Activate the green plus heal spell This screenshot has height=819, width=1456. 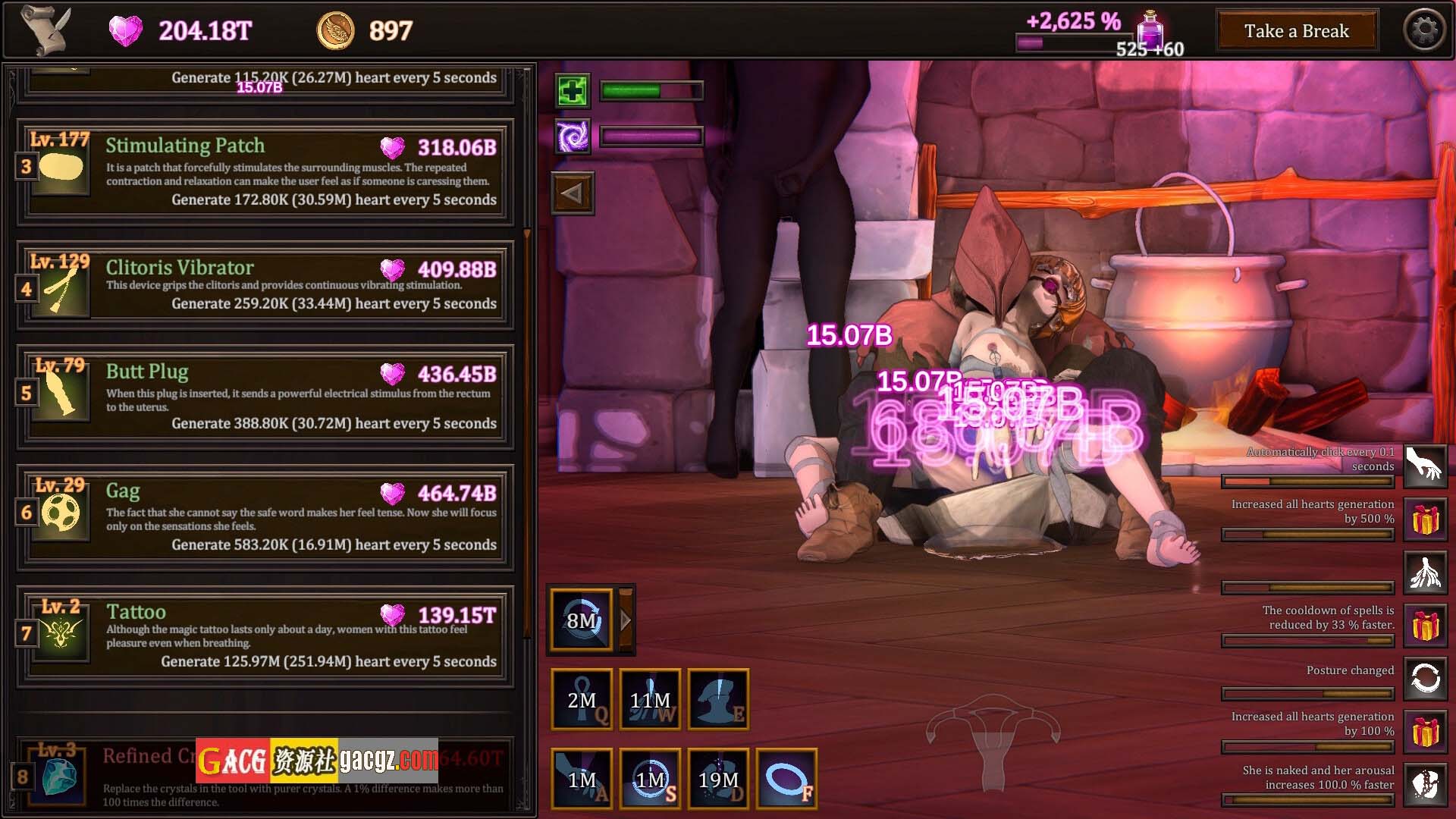(573, 92)
